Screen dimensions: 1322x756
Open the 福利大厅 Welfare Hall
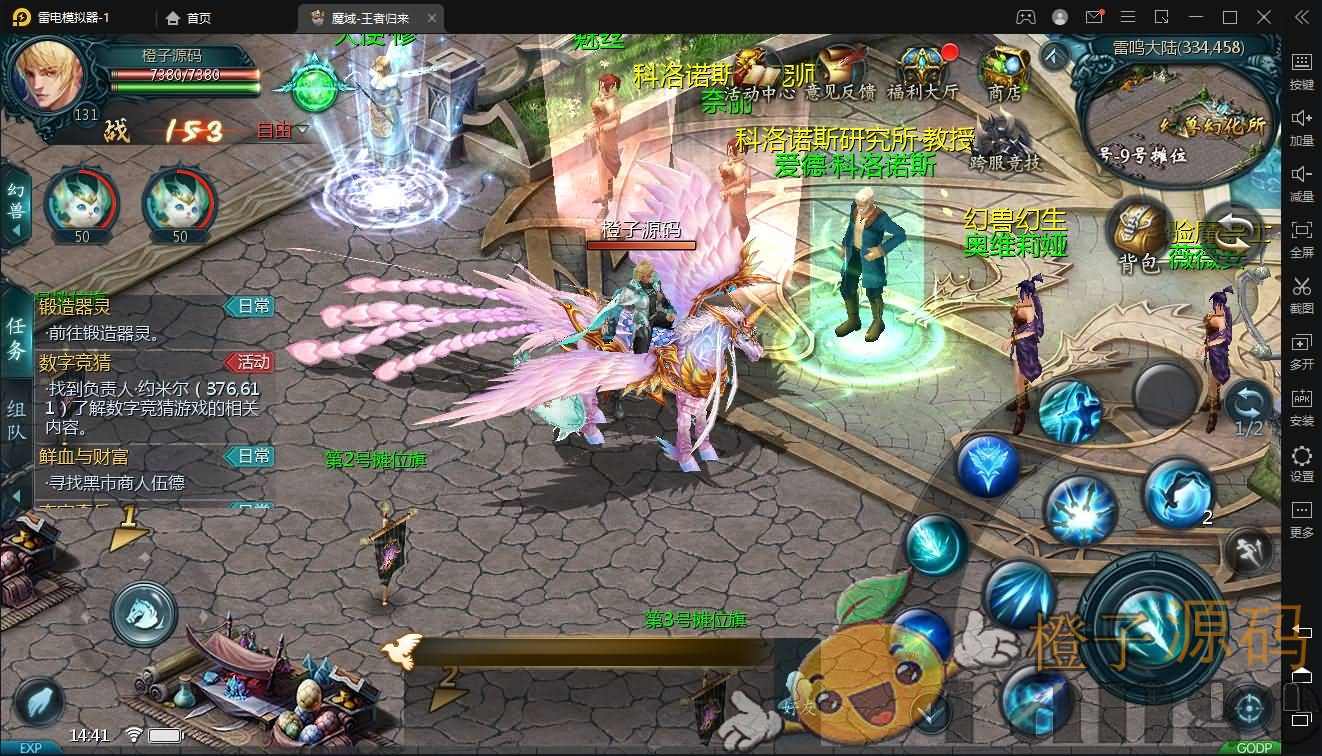tap(920, 62)
